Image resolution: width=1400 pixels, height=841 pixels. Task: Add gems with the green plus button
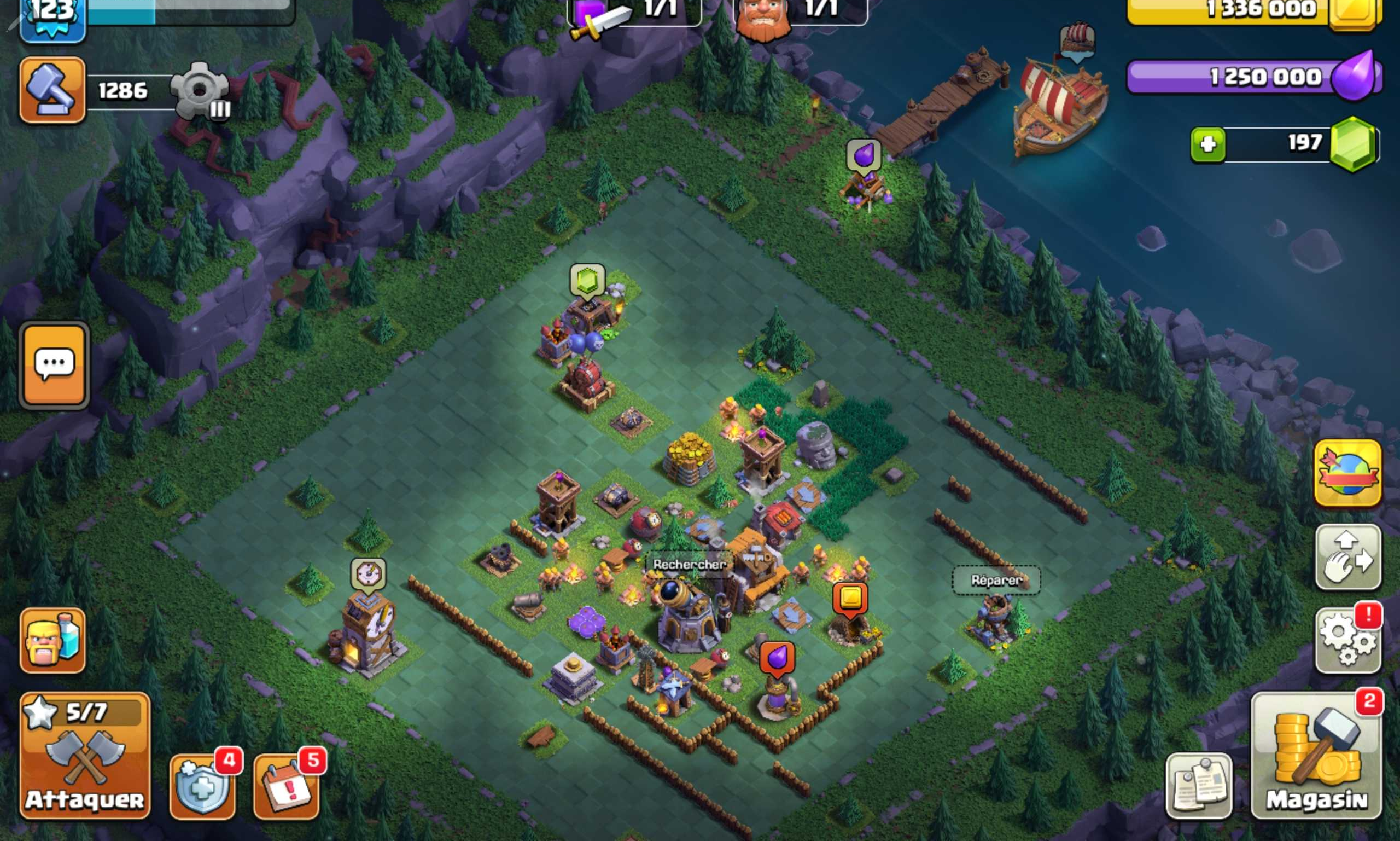point(1207,145)
